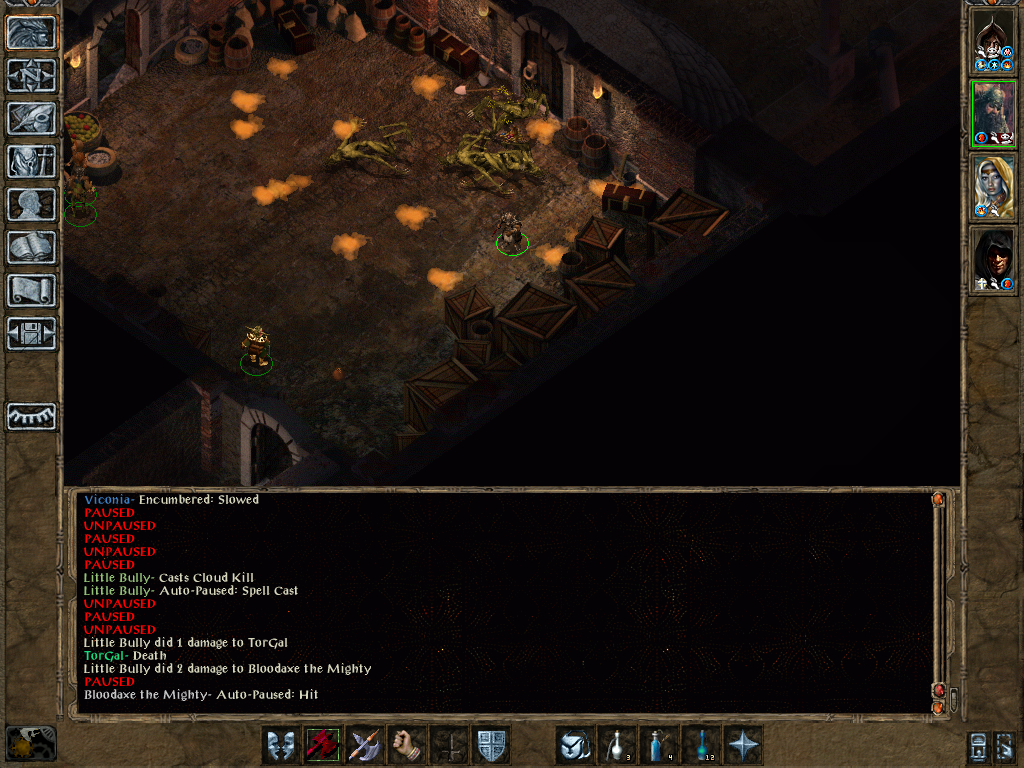Activate the shield guard action
Viewport: 1024px width, 768px height.
491,746
